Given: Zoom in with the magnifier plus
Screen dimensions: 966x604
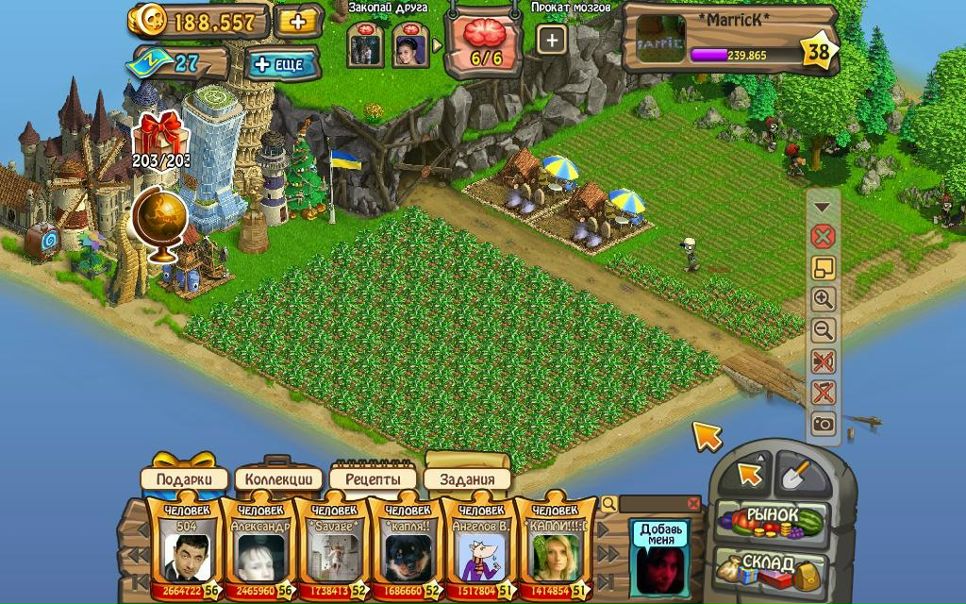Looking at the screenshot, I should tap(823, 299).
